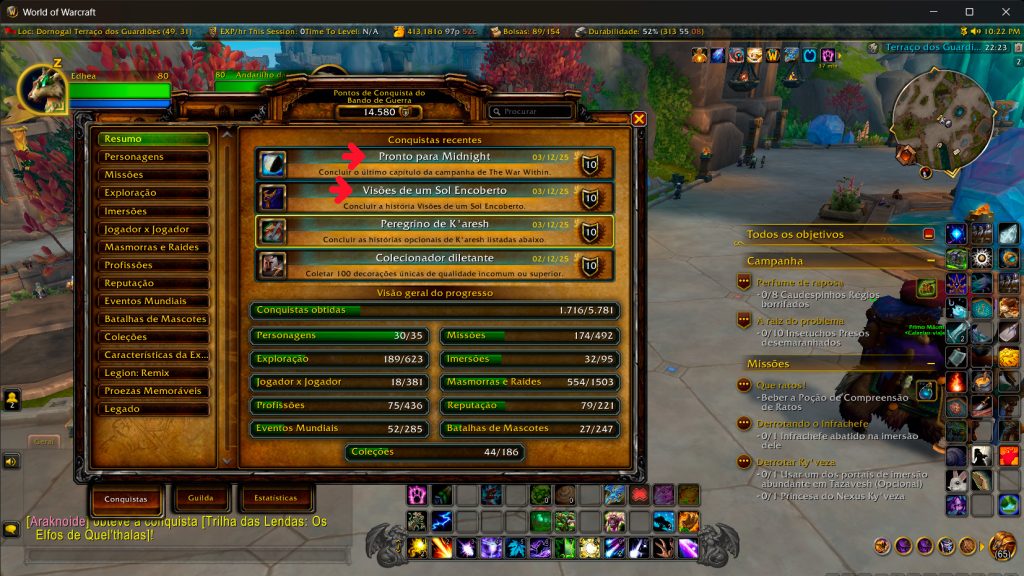Maximize the World of Warcraft window
This screenshot has height=576, width=1024.
[969, 12]
